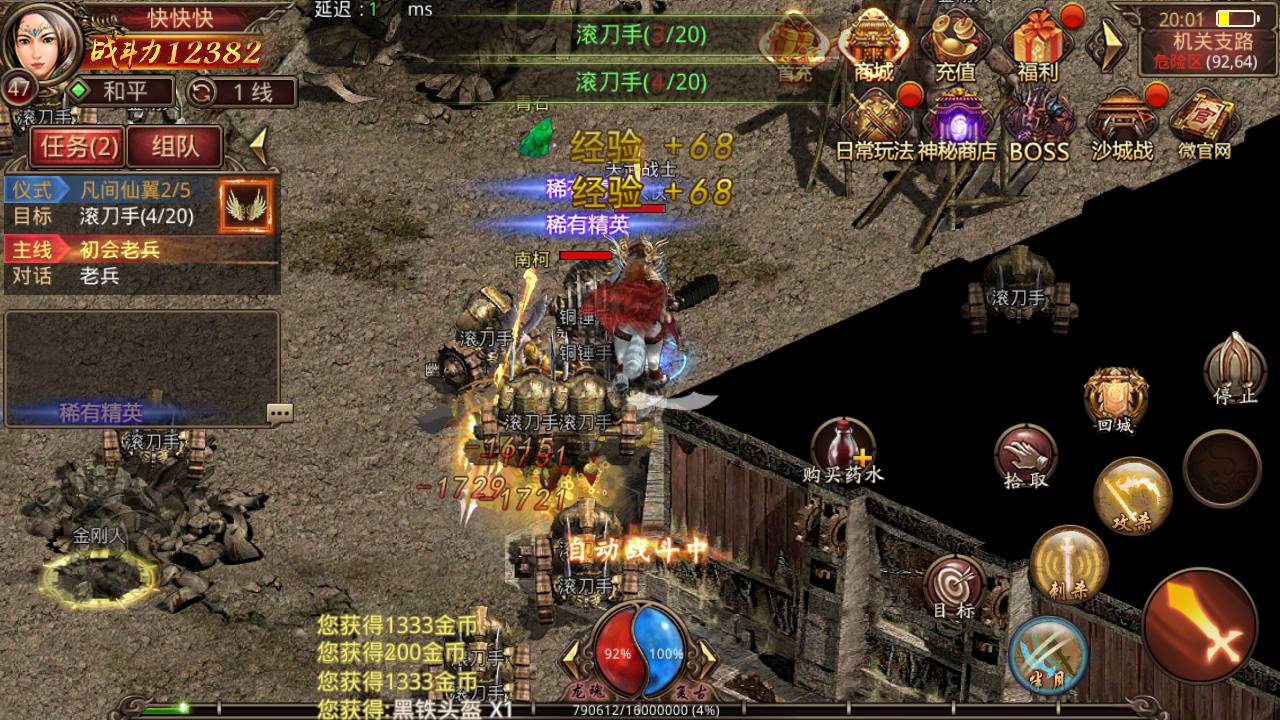This screenshot has height=720, width=1280.
Task: Select the 初会老兵 main quest entry
Action: (120, 250)
